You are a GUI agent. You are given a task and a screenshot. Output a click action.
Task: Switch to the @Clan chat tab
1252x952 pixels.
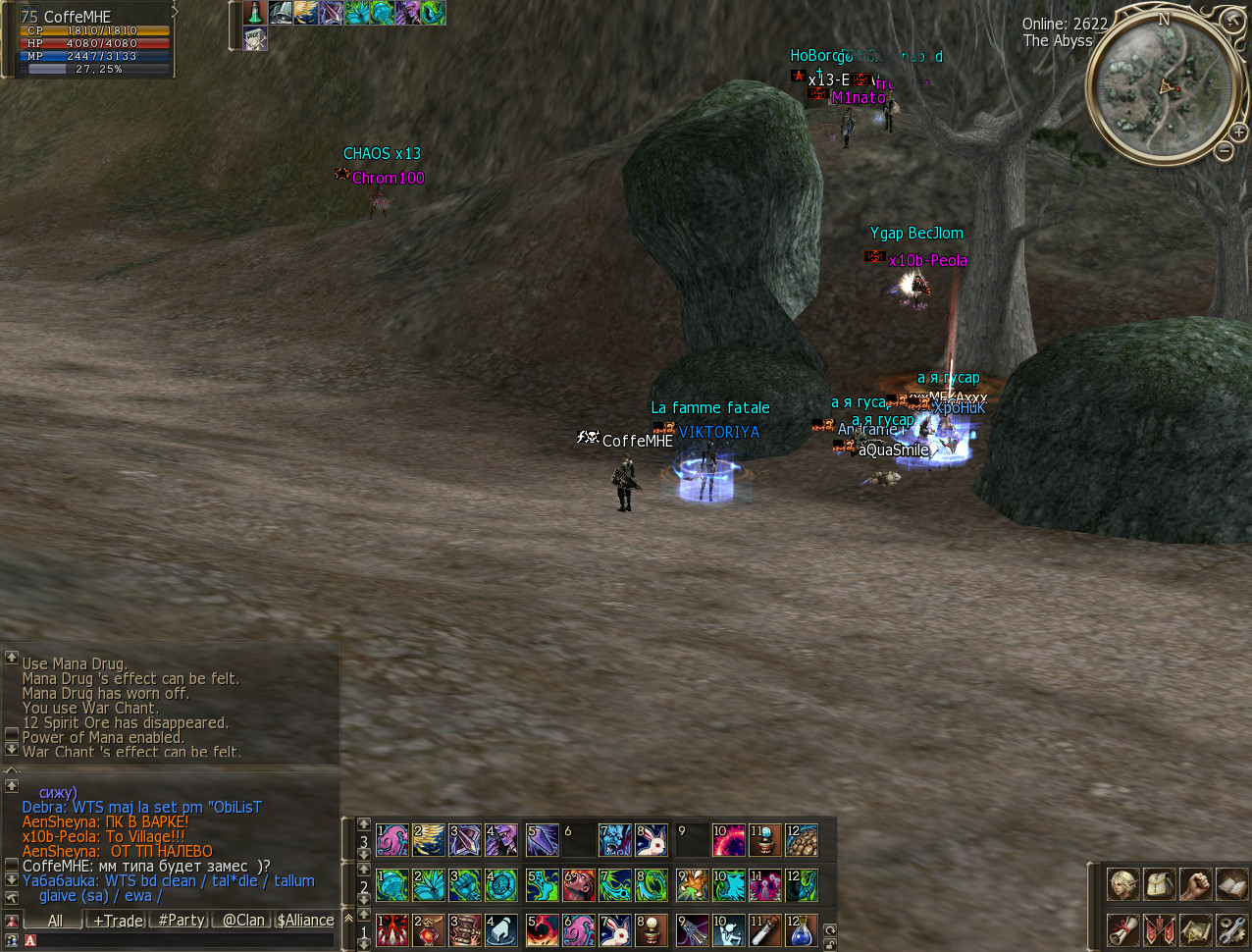243,921
